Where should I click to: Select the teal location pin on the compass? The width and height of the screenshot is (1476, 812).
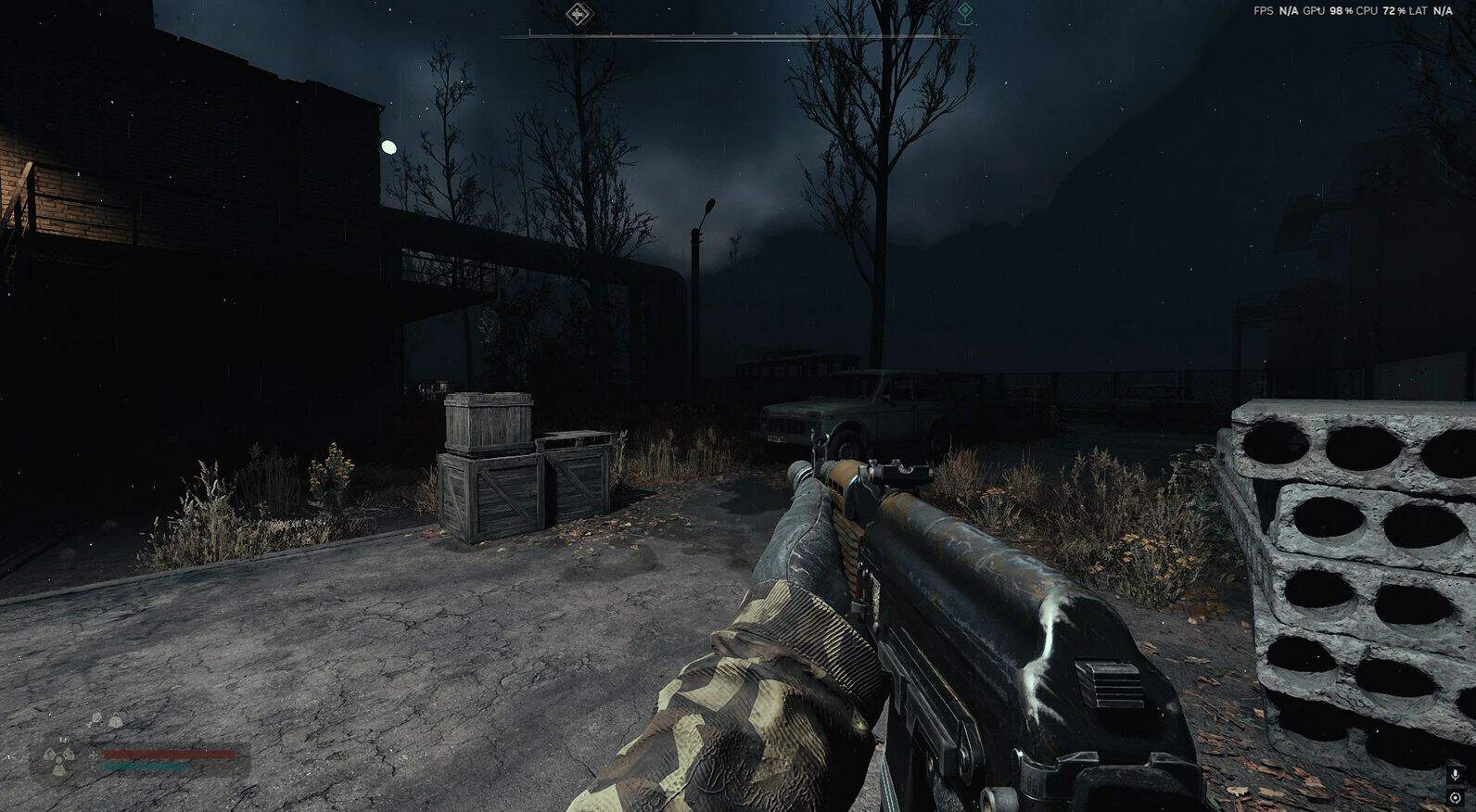pyautogui.click(x=965, y=13)
